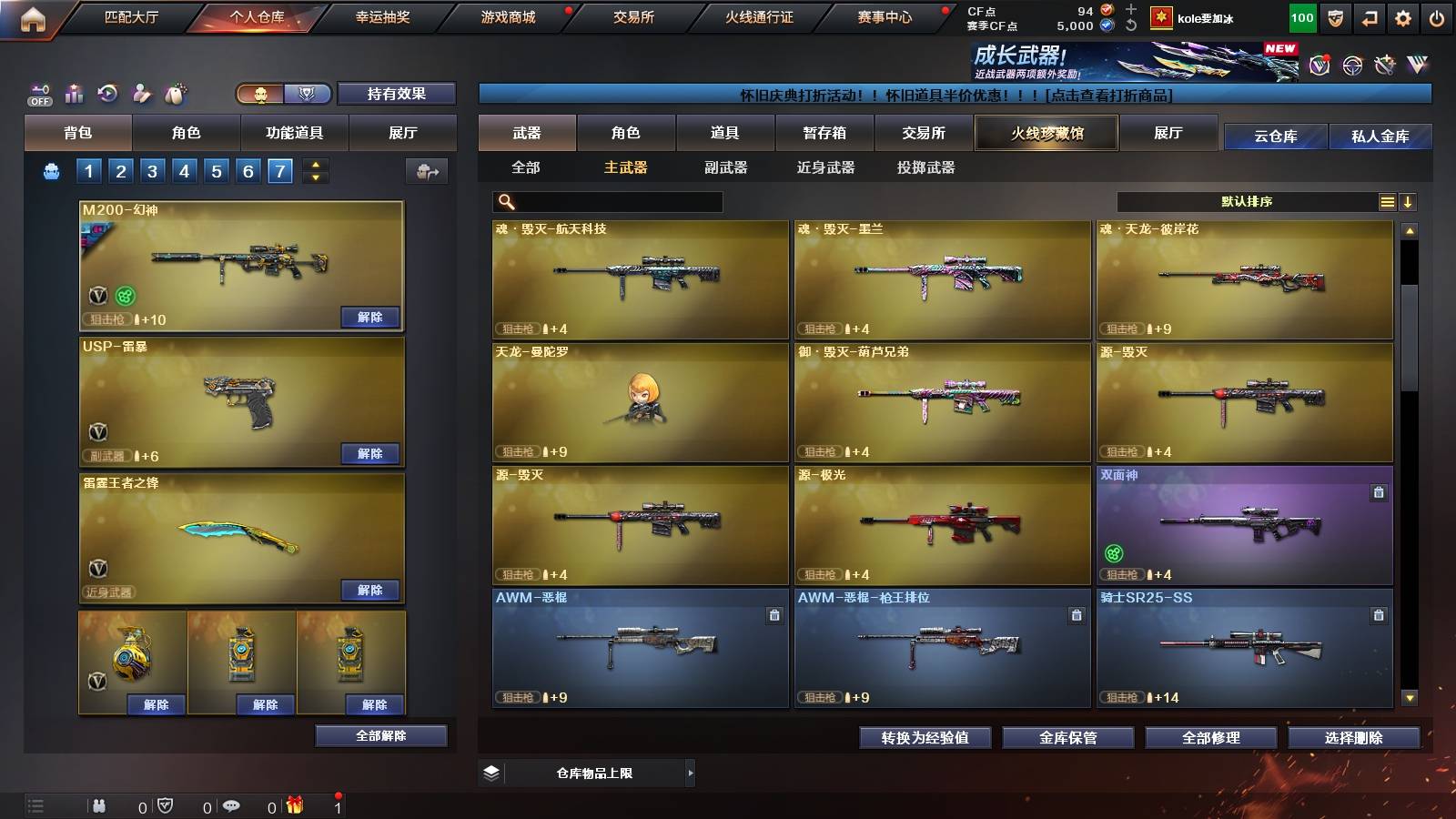Toggle descending sort arrow next to 默认排序
The height and width of the screenshot is (819, 1456).
pyautogui.click(x=1410, y=201)
